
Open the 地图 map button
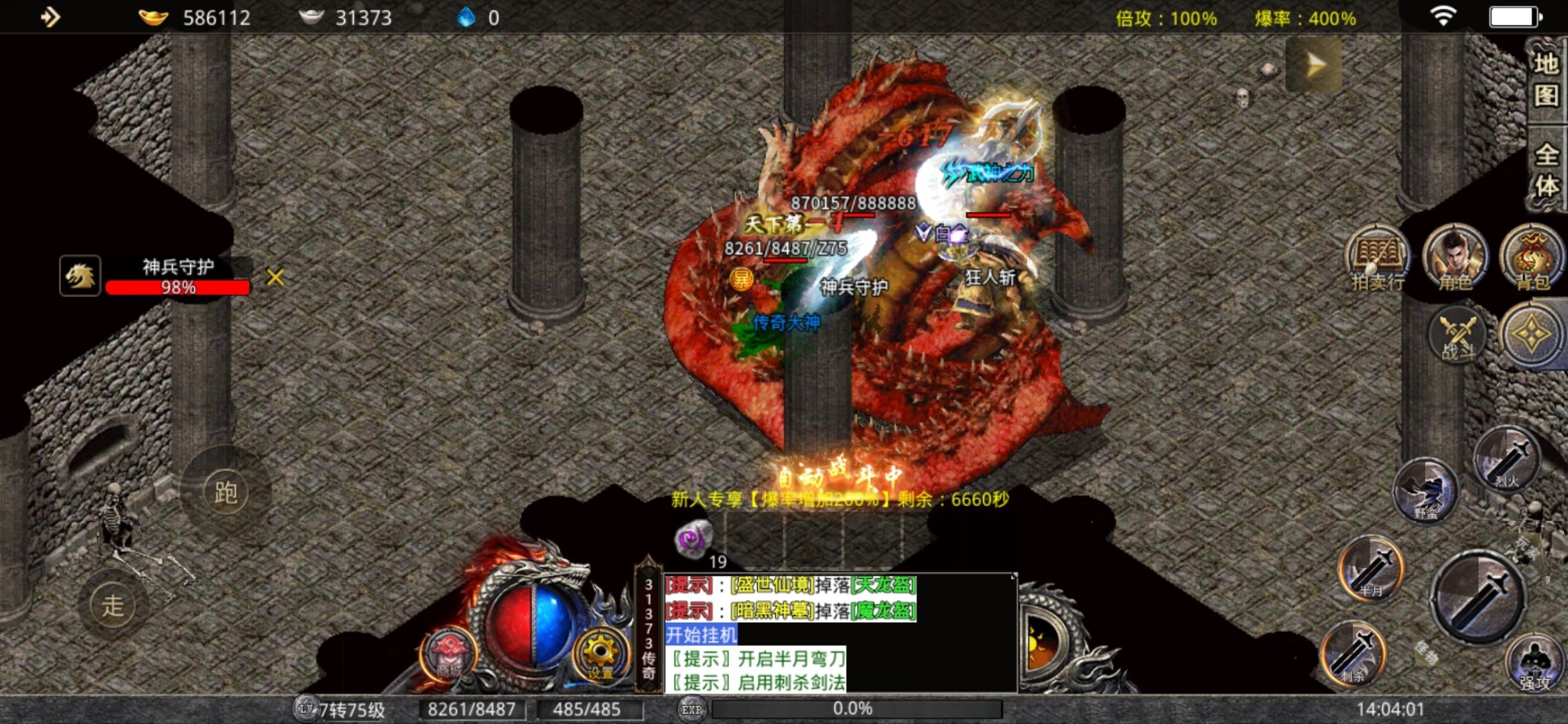click(1546, 80)
